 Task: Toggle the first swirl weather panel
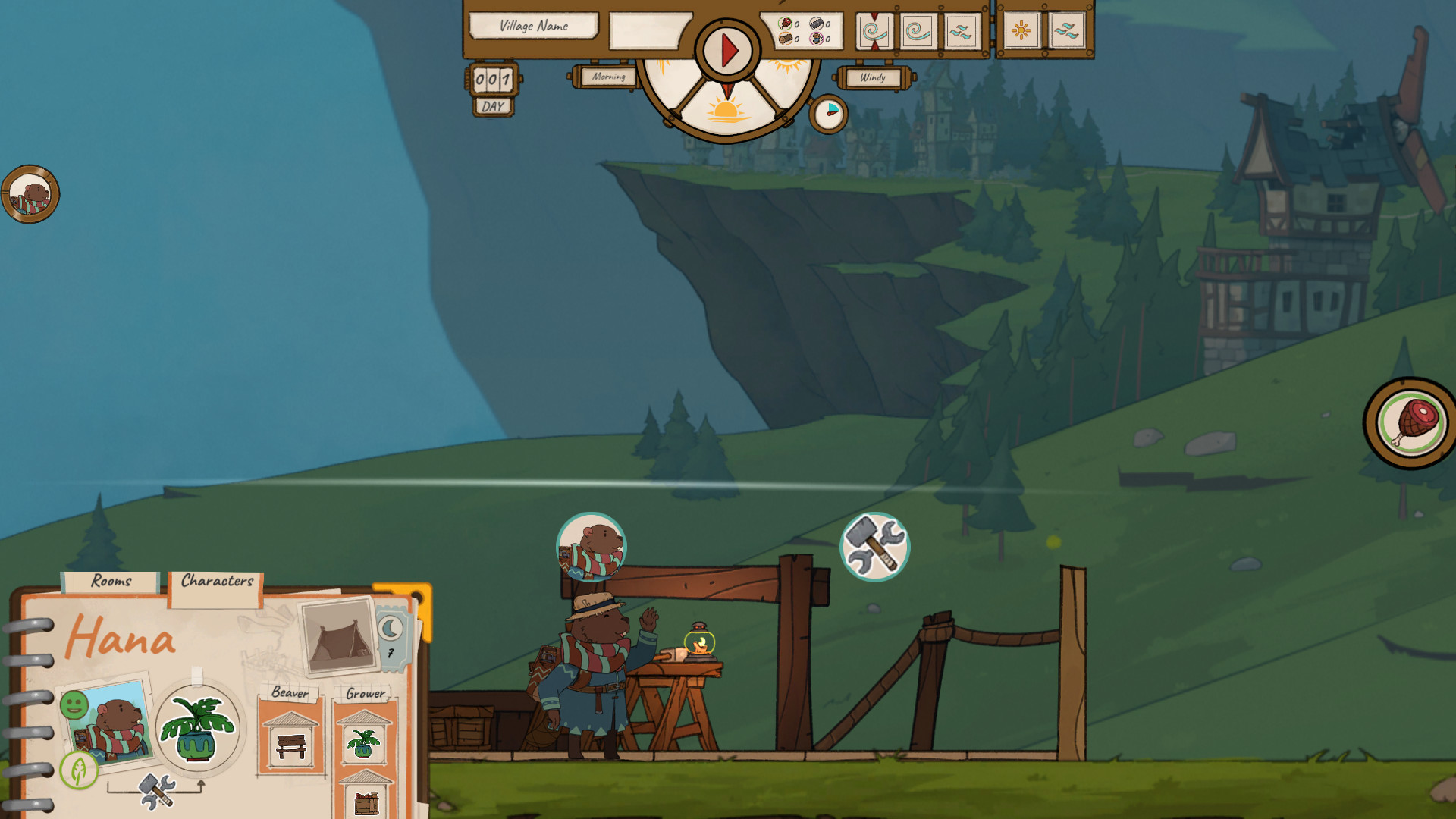coord(876,32)
